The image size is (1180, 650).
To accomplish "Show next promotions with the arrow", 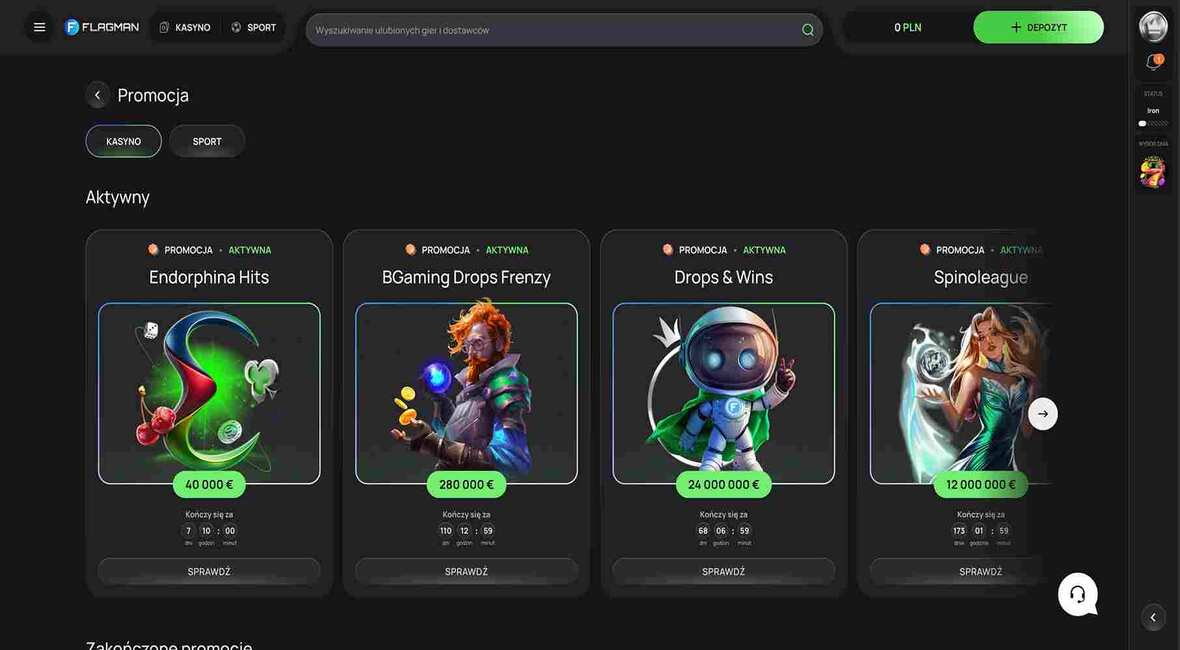I will pyautogui.click(x=1043, y=414).
